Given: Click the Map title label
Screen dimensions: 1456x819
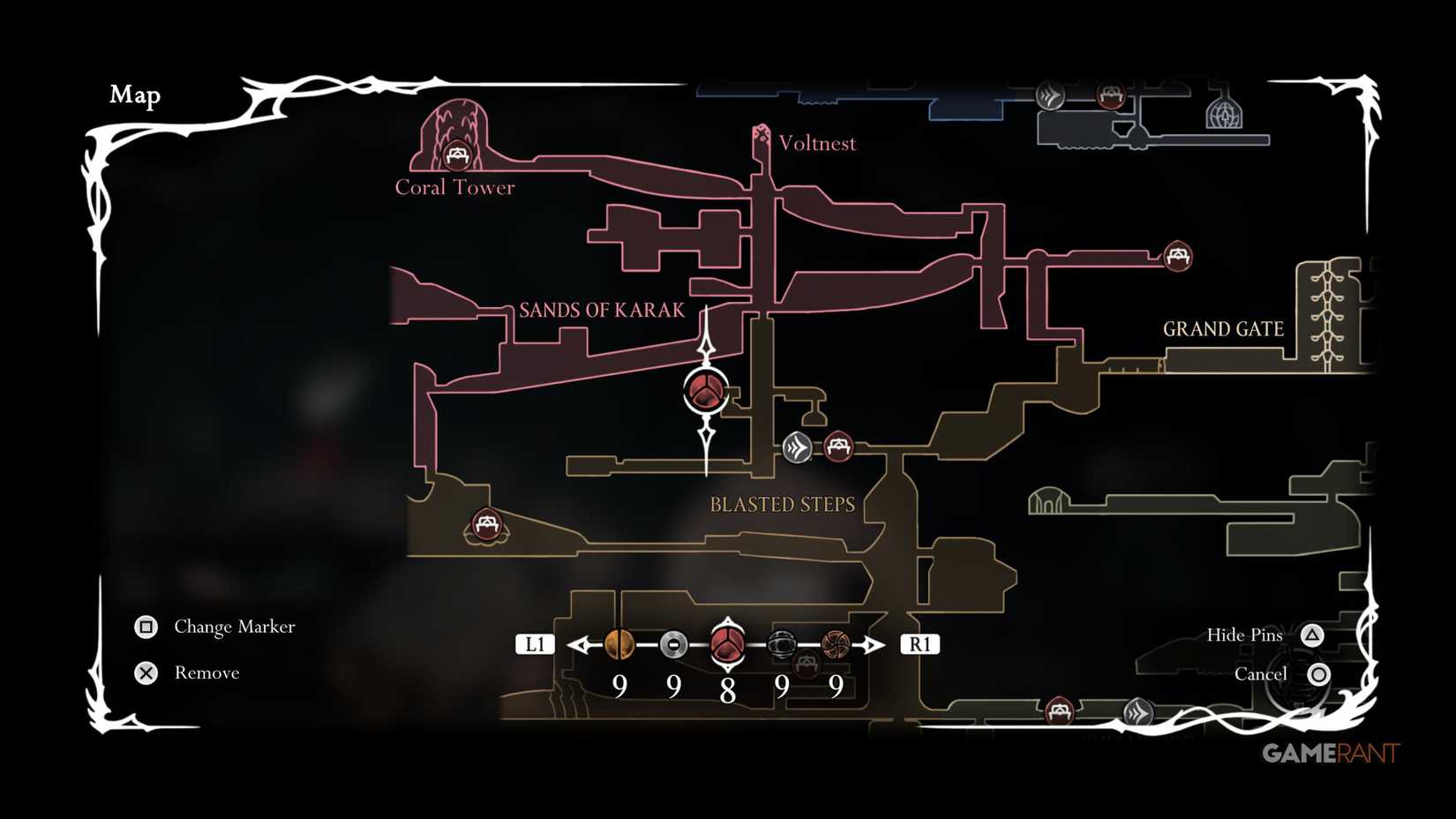Looking at the screenshot, I should pyautogui.click(x=135, y=94).
